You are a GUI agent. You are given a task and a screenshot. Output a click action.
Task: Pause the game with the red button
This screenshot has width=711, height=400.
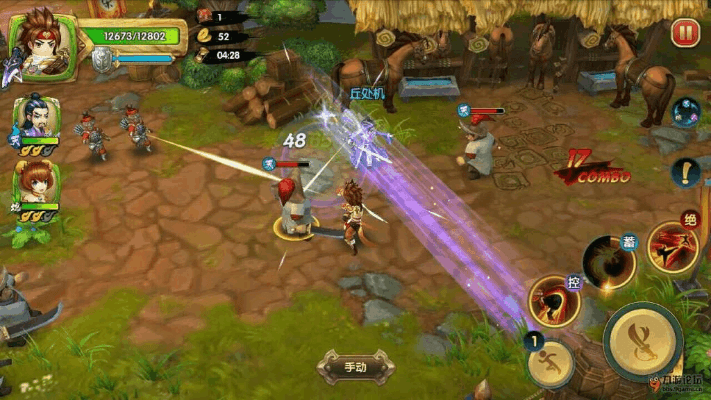(685, 33)
